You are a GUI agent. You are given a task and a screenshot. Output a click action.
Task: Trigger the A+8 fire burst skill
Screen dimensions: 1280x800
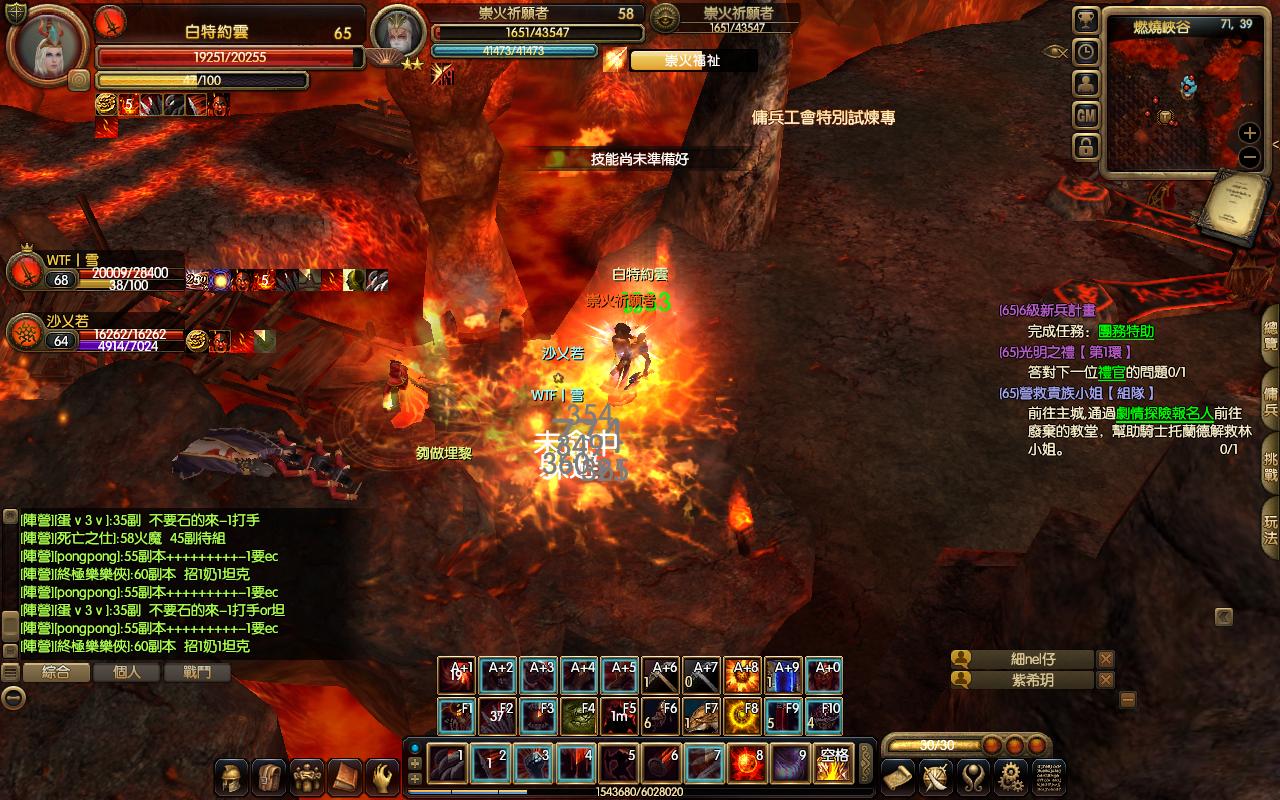[x=745, y=677]
